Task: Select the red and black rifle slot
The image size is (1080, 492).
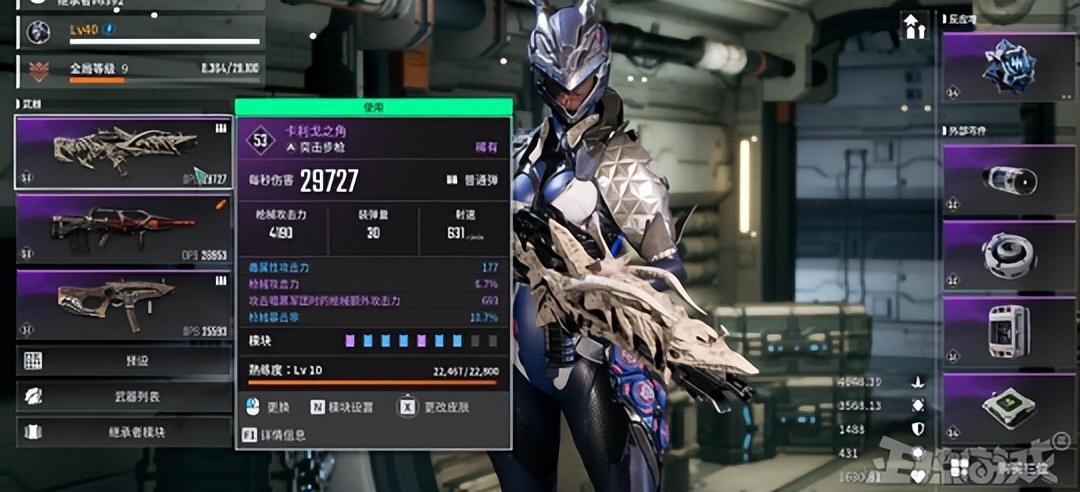Action: 123,229
